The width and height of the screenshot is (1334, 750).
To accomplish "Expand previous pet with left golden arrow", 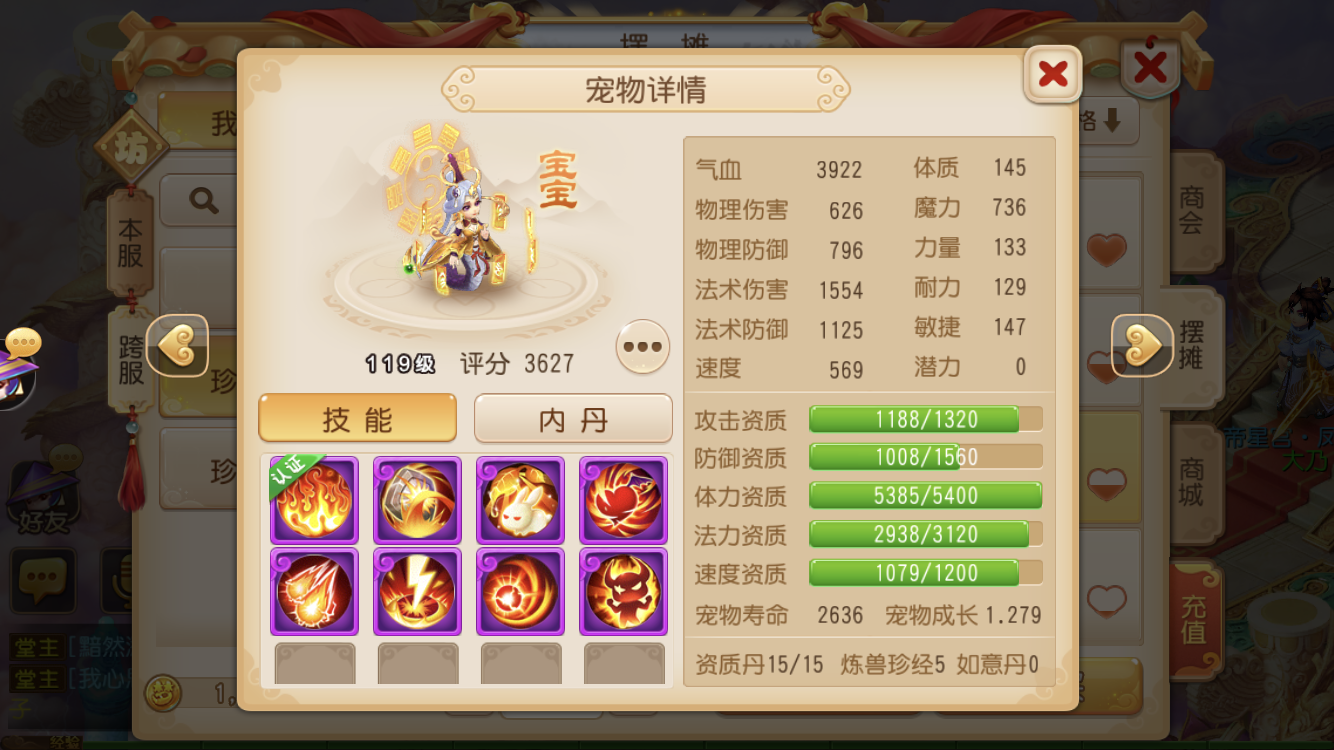I will point(178,347).
